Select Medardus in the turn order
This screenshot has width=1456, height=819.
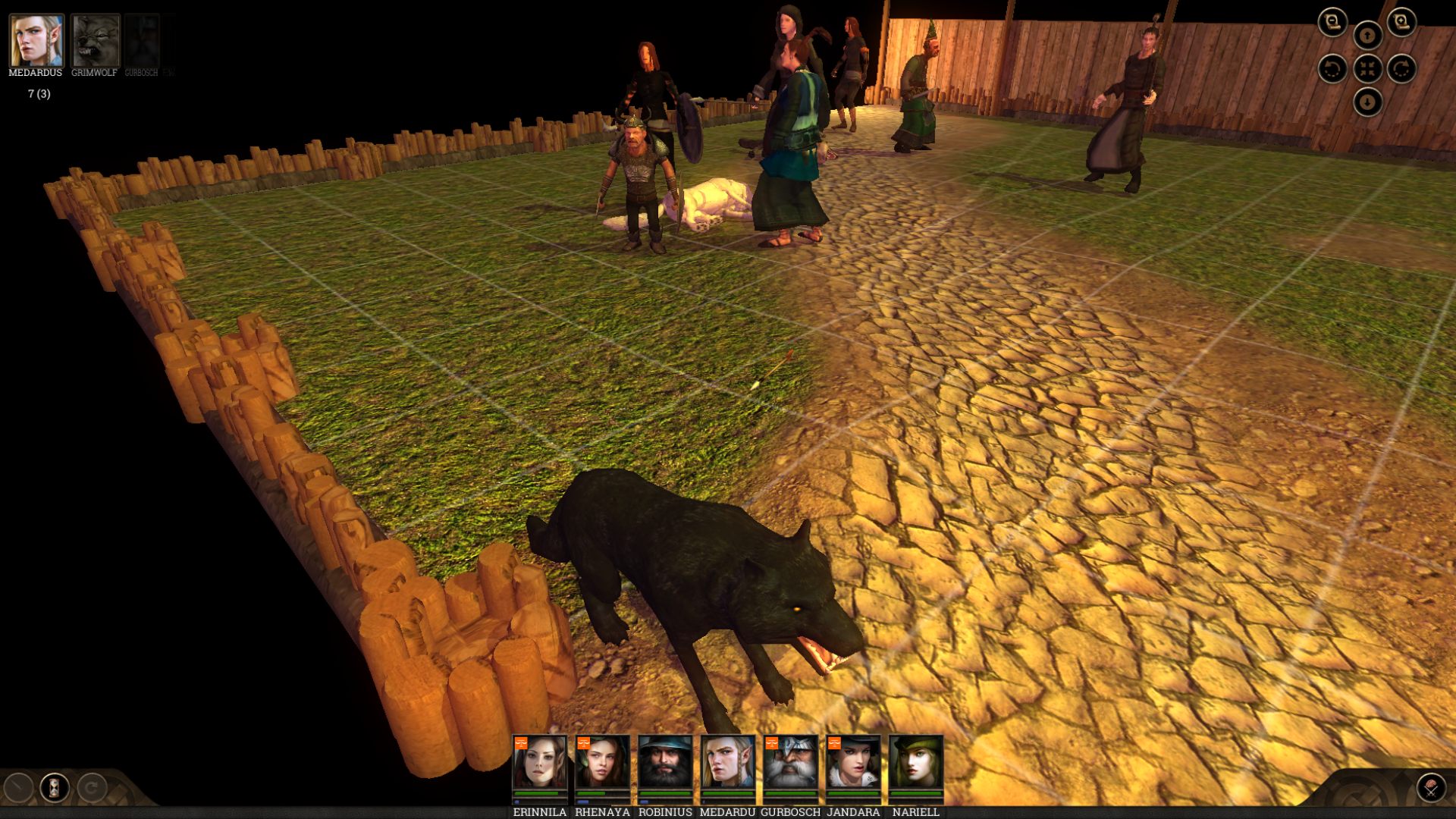pyautogui.click(x=36, y=41)
